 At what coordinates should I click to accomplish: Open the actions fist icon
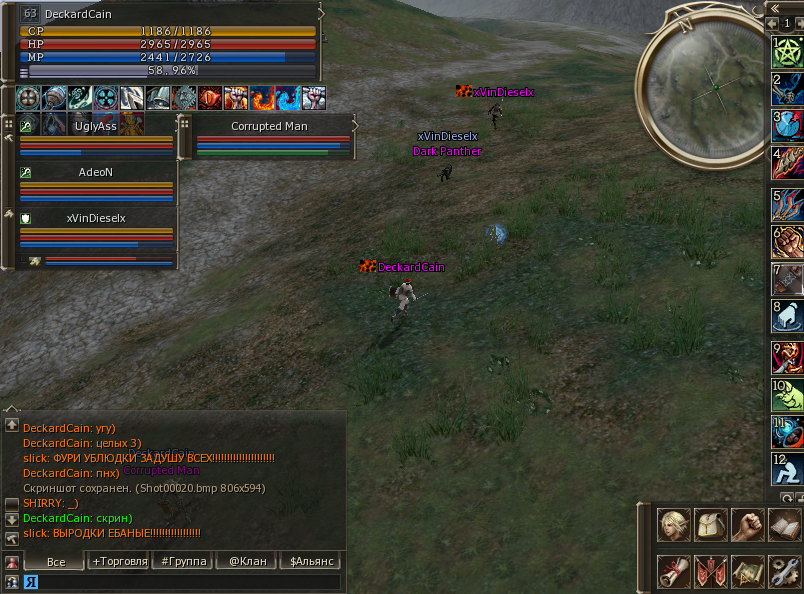[747, 524]
